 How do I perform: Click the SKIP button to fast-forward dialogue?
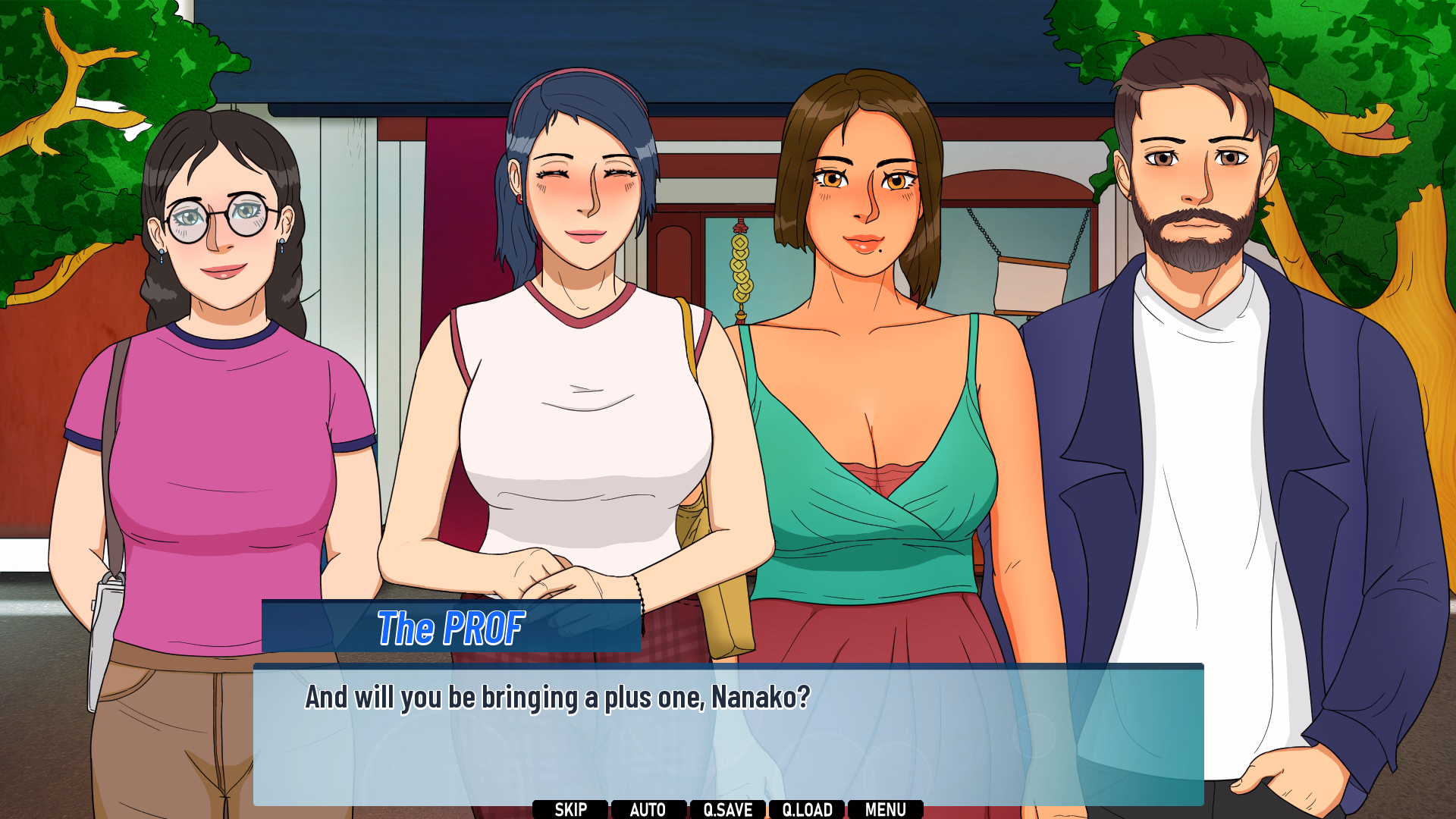tap(570, 808)
